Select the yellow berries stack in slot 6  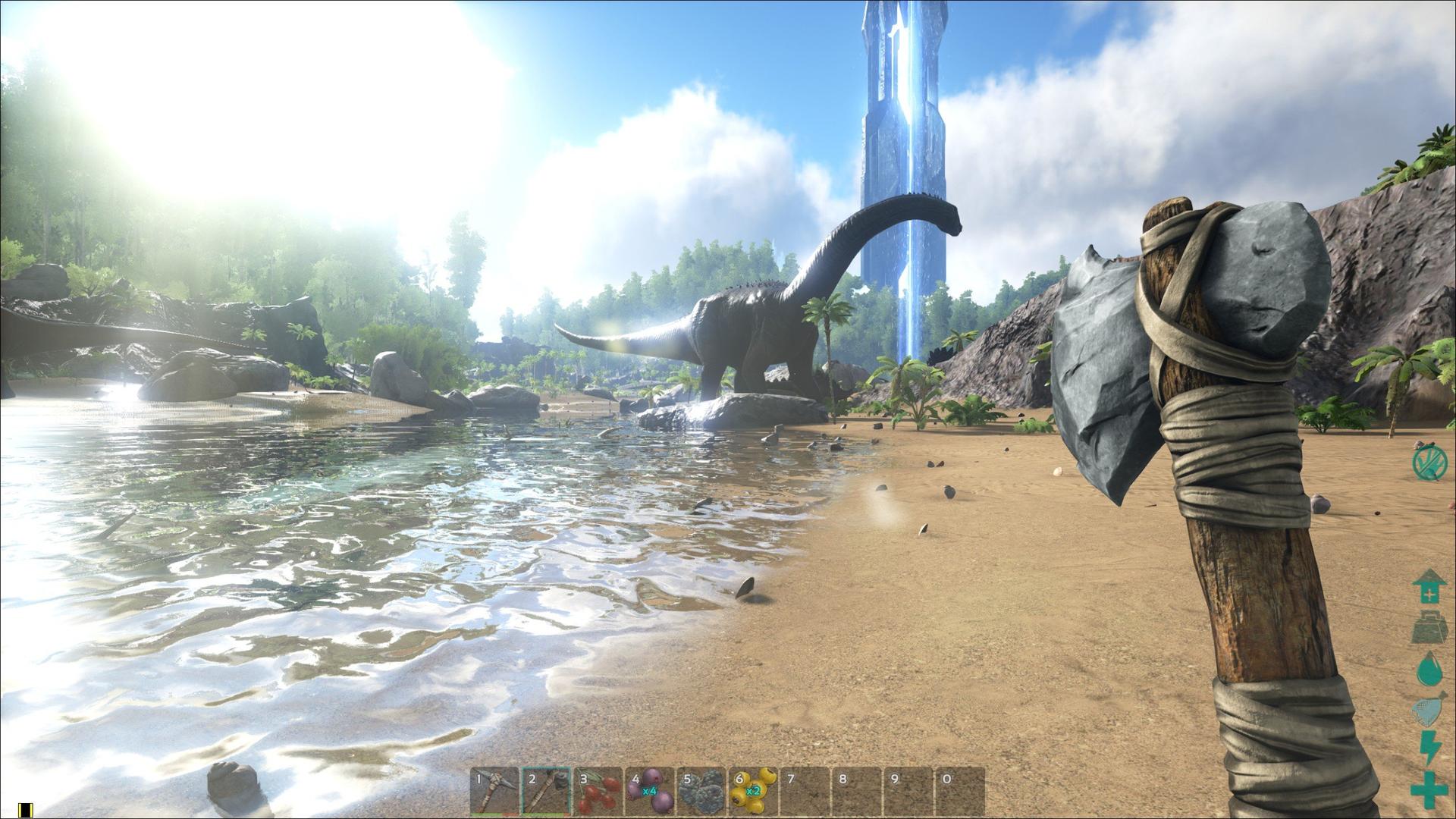754,791
